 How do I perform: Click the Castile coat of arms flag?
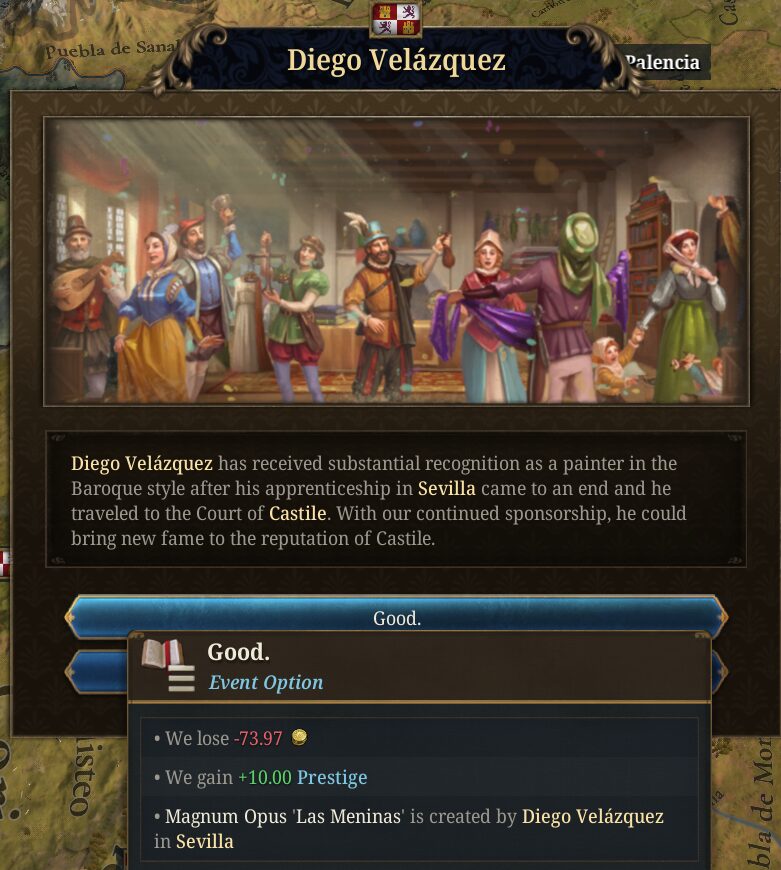(x=396, y=19)
